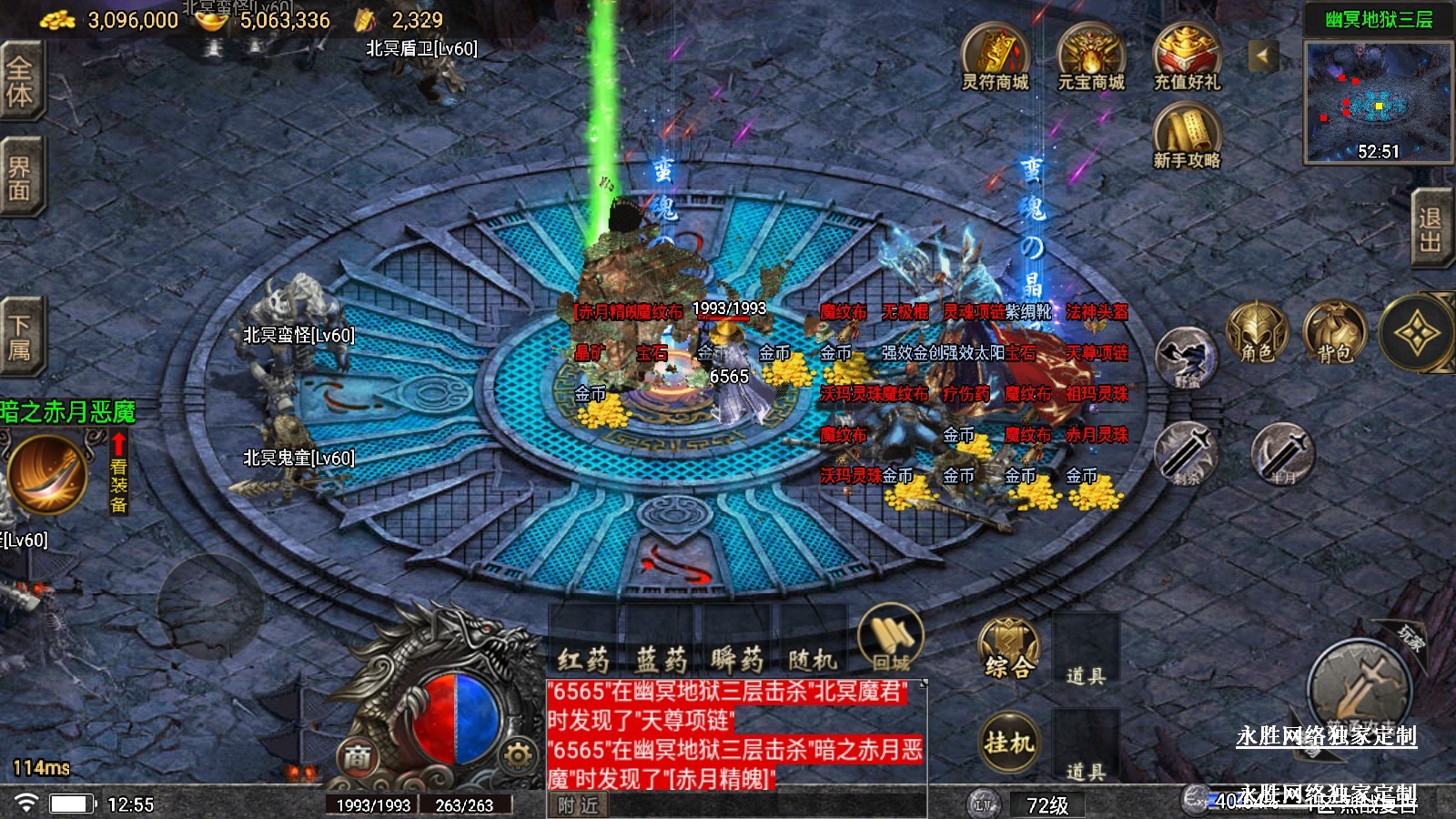Select the 下属 side tab
Viewport: 1456px width, 819px height.
coord(20,337)
